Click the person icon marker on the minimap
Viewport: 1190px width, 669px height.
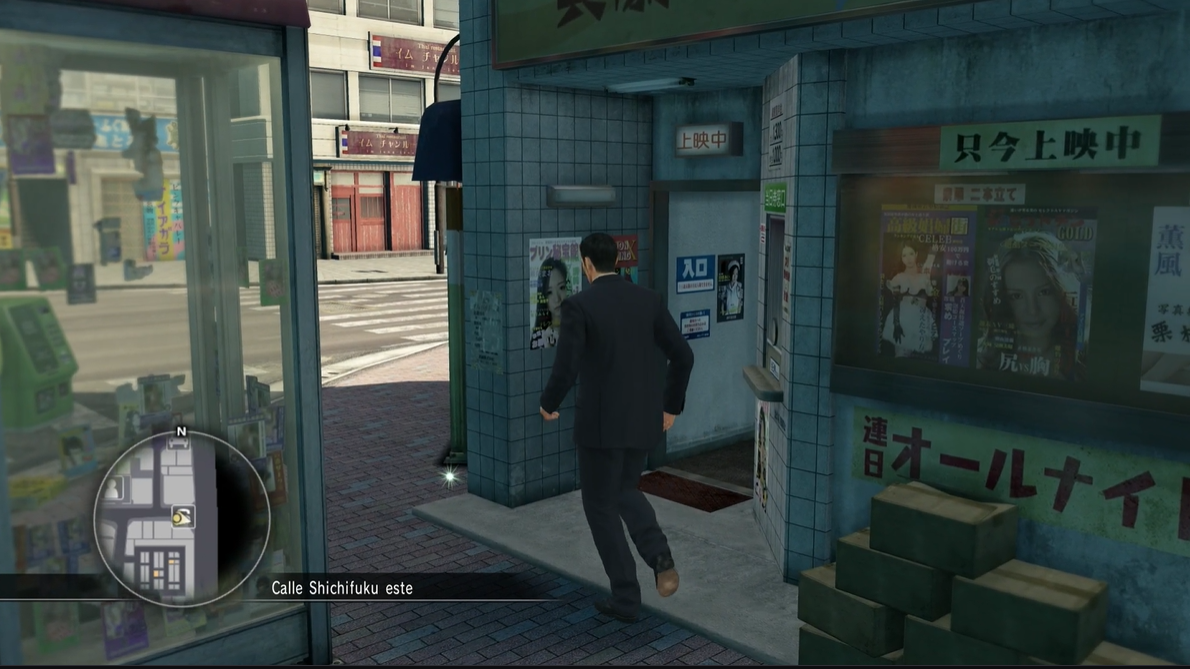coord(115,489)
